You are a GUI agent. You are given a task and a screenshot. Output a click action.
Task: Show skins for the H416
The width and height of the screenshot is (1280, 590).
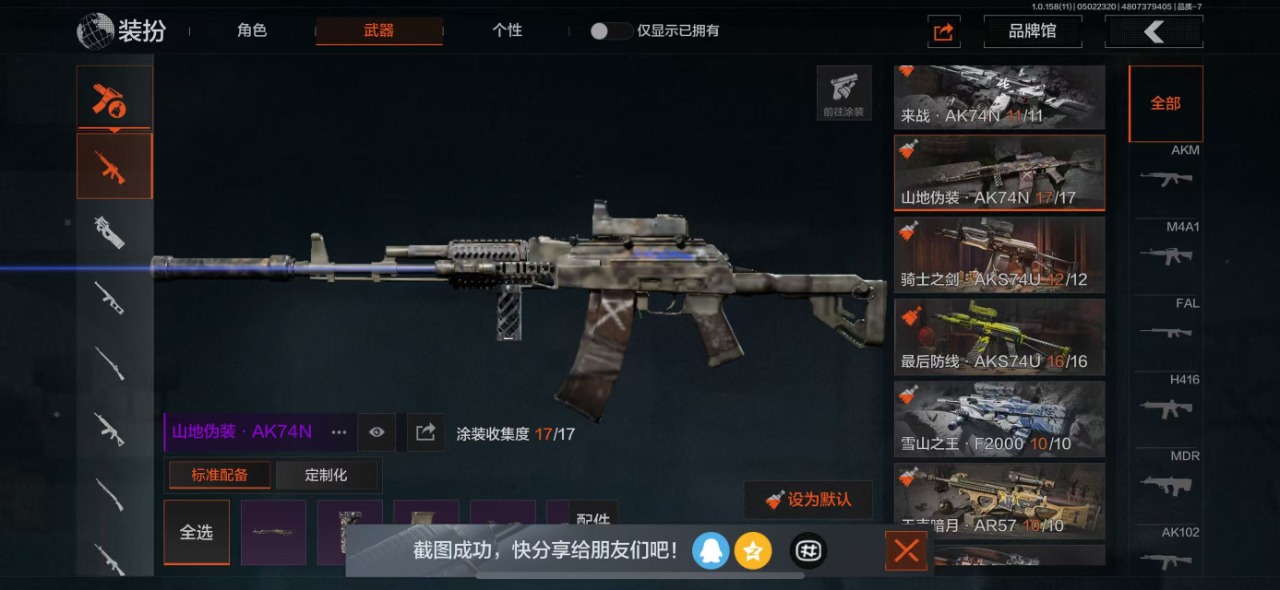[1166, 400]
